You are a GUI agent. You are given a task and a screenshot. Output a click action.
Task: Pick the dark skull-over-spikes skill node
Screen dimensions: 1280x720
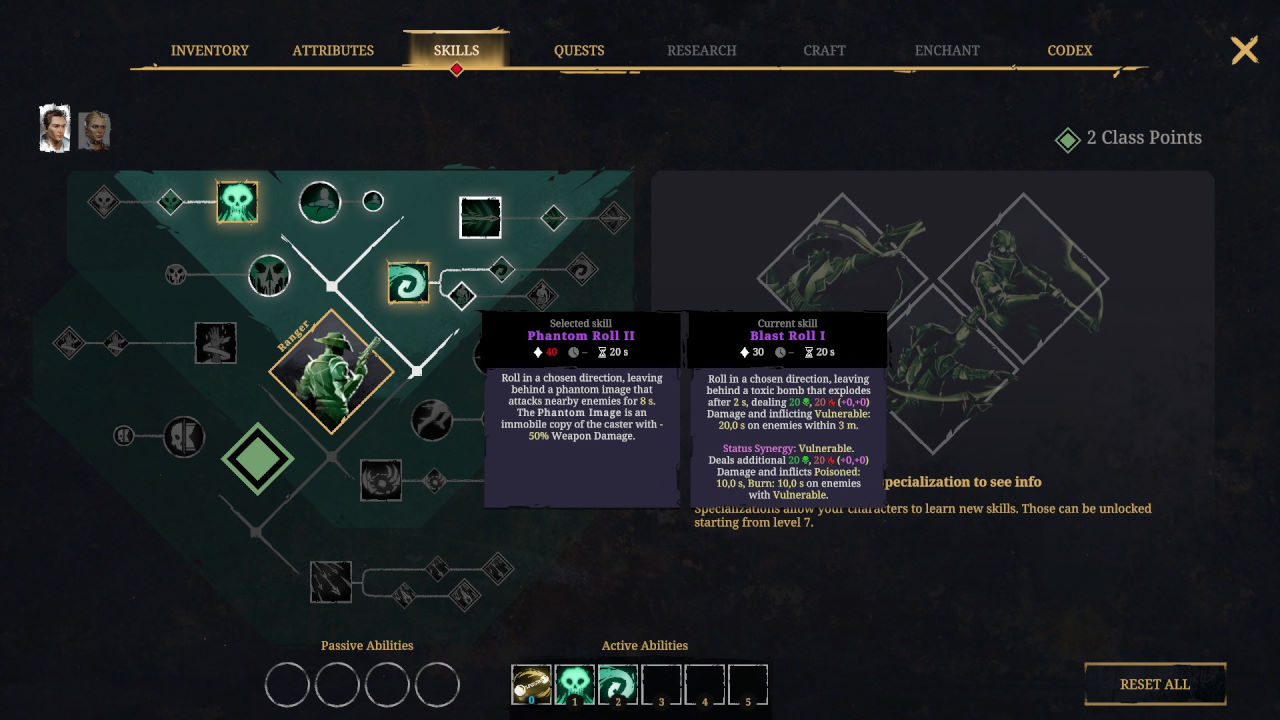click(269, 275)
